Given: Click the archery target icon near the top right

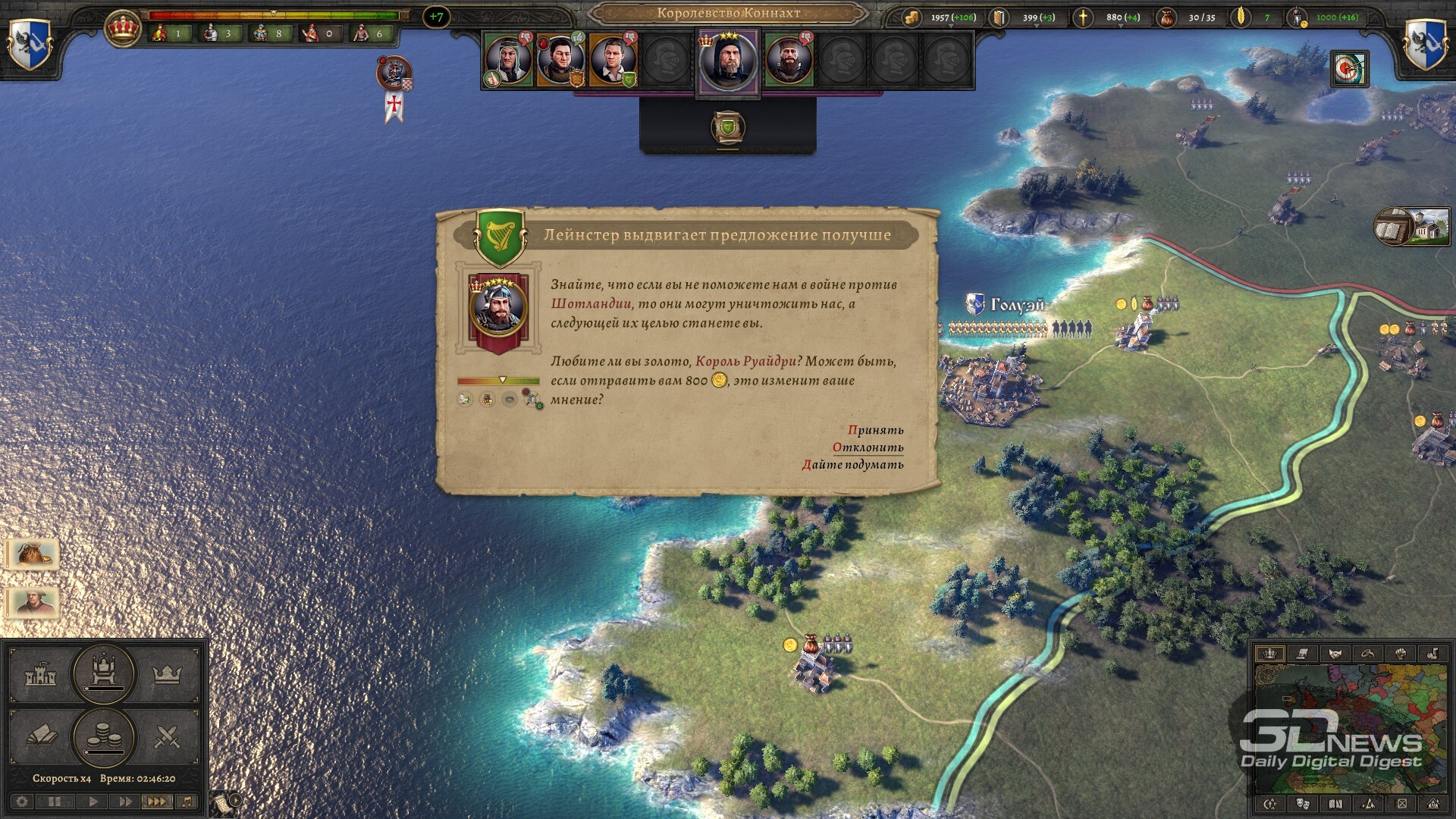Looking at the screenshot, I should point(1349,70).
